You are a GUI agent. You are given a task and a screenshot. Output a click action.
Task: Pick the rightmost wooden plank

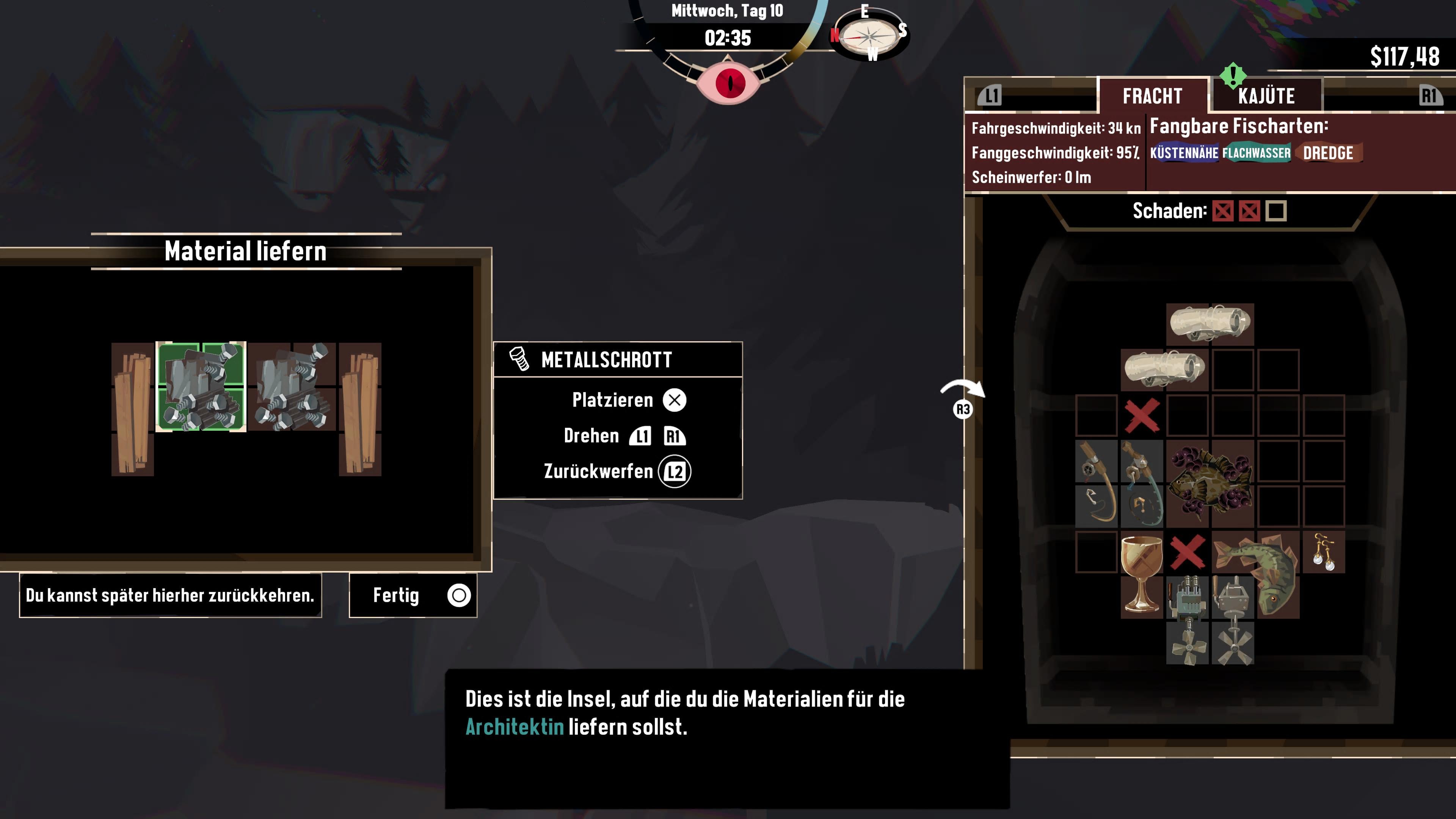pos(360,409)
